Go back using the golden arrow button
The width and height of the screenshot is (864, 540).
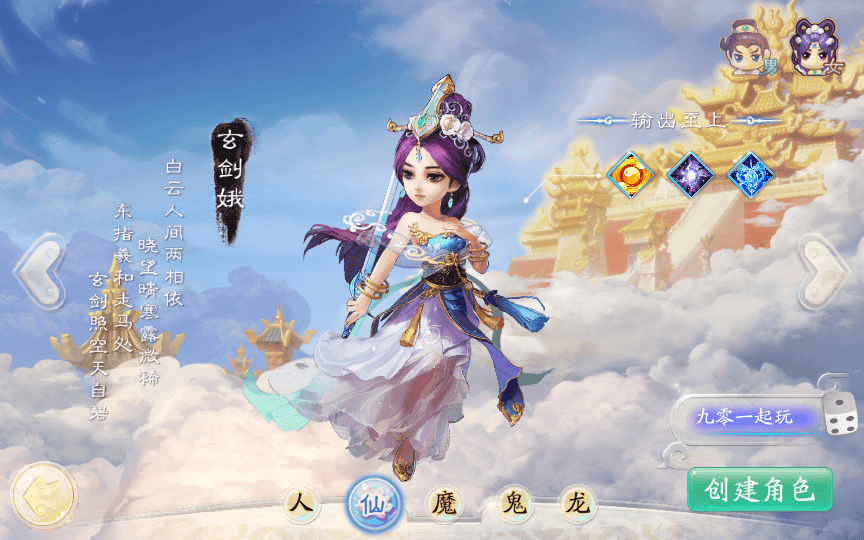pyautogui.click(x=43, y=494)
